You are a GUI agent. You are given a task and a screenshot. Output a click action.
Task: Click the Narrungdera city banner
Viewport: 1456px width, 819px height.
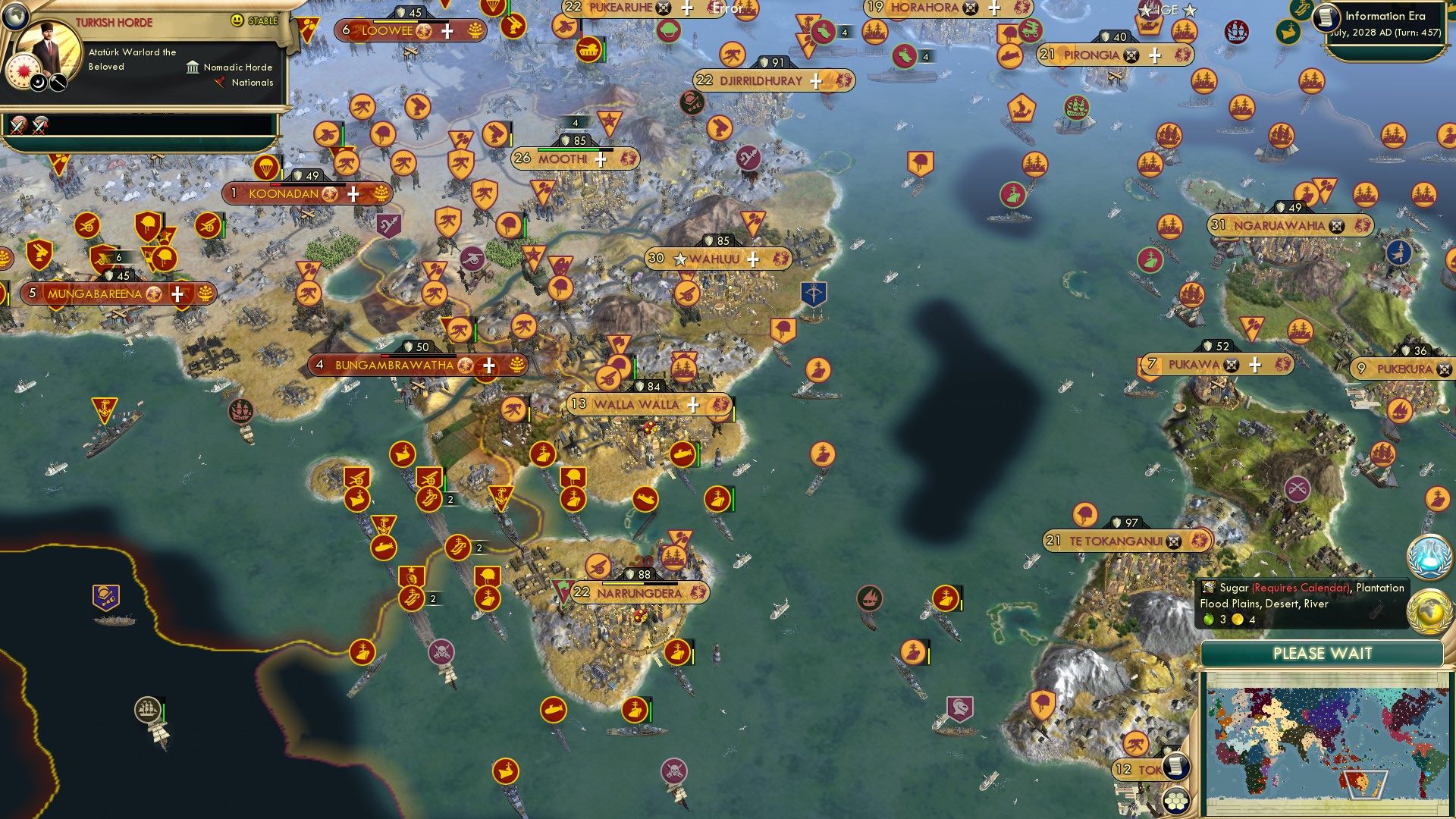click(x=639, y=594)
